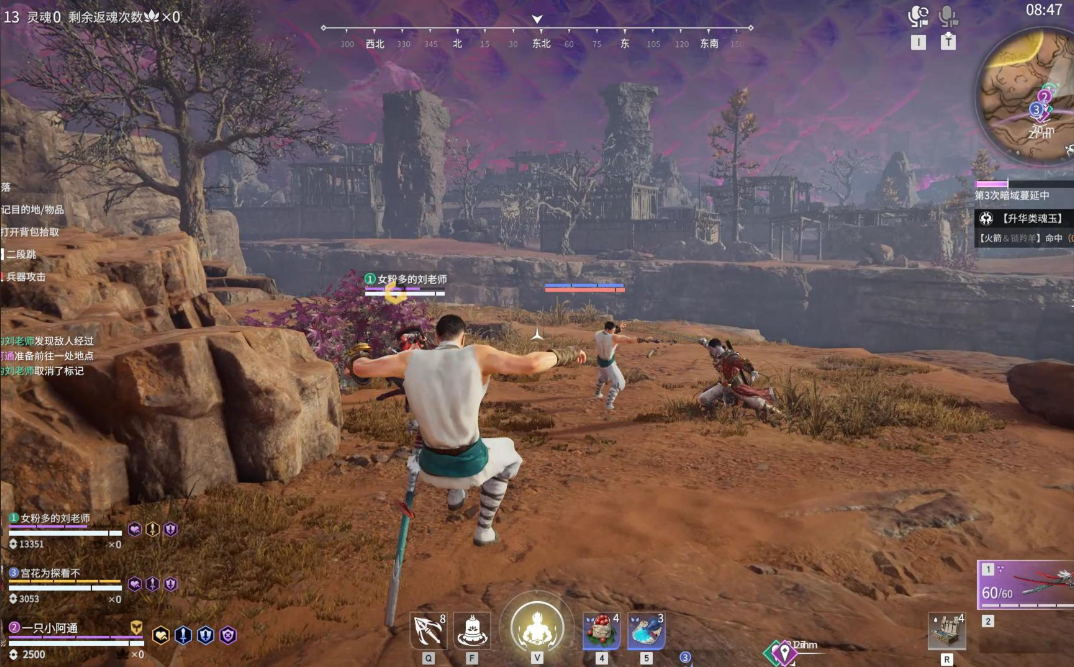Toggle the microphone icon
1074x667 pixels.
pyautogui.click(x=948, y=17)
